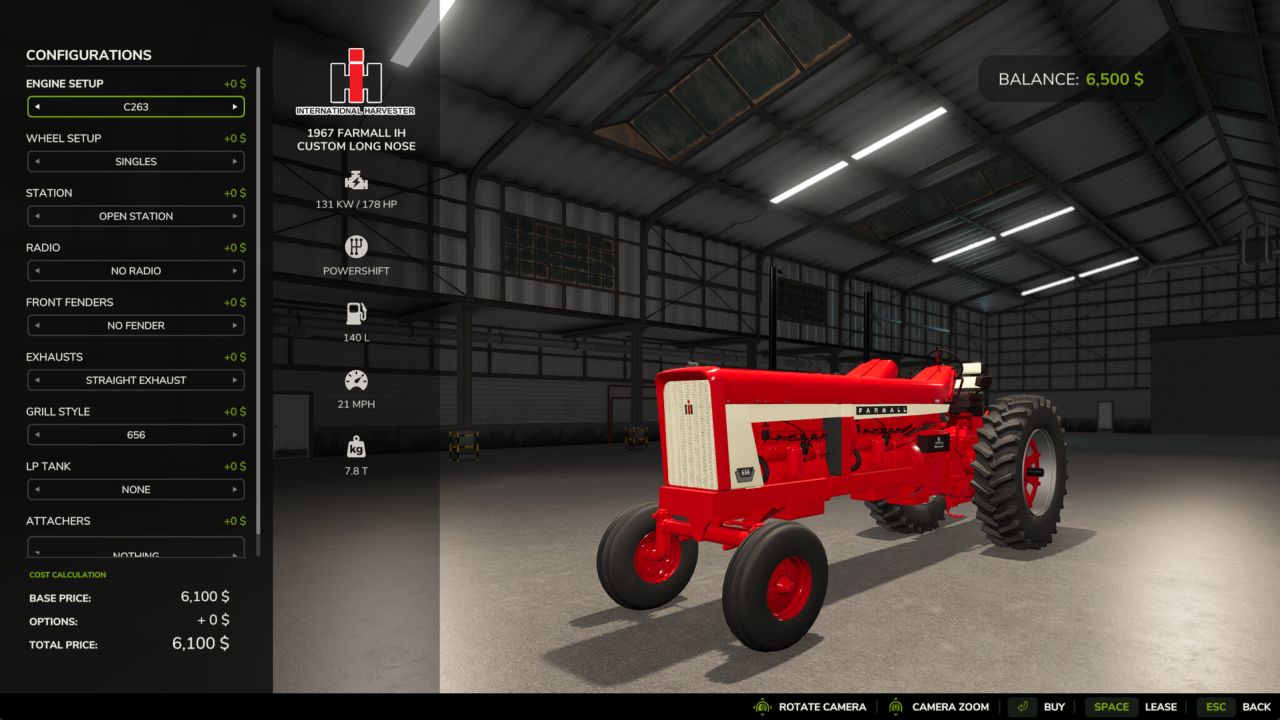Select the Open Station setting
Screen dimensions: 1280x720
tap(136, 216)
